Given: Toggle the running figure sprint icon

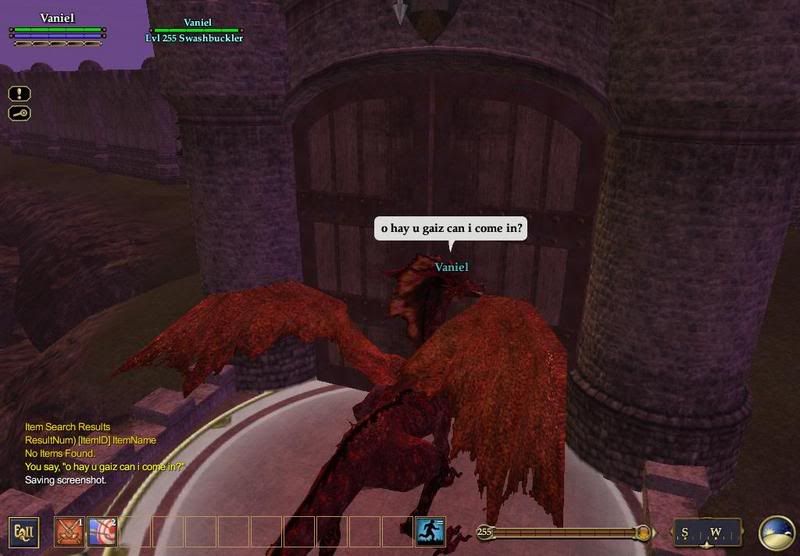Looking at the screenshot, I should [429, 531].
